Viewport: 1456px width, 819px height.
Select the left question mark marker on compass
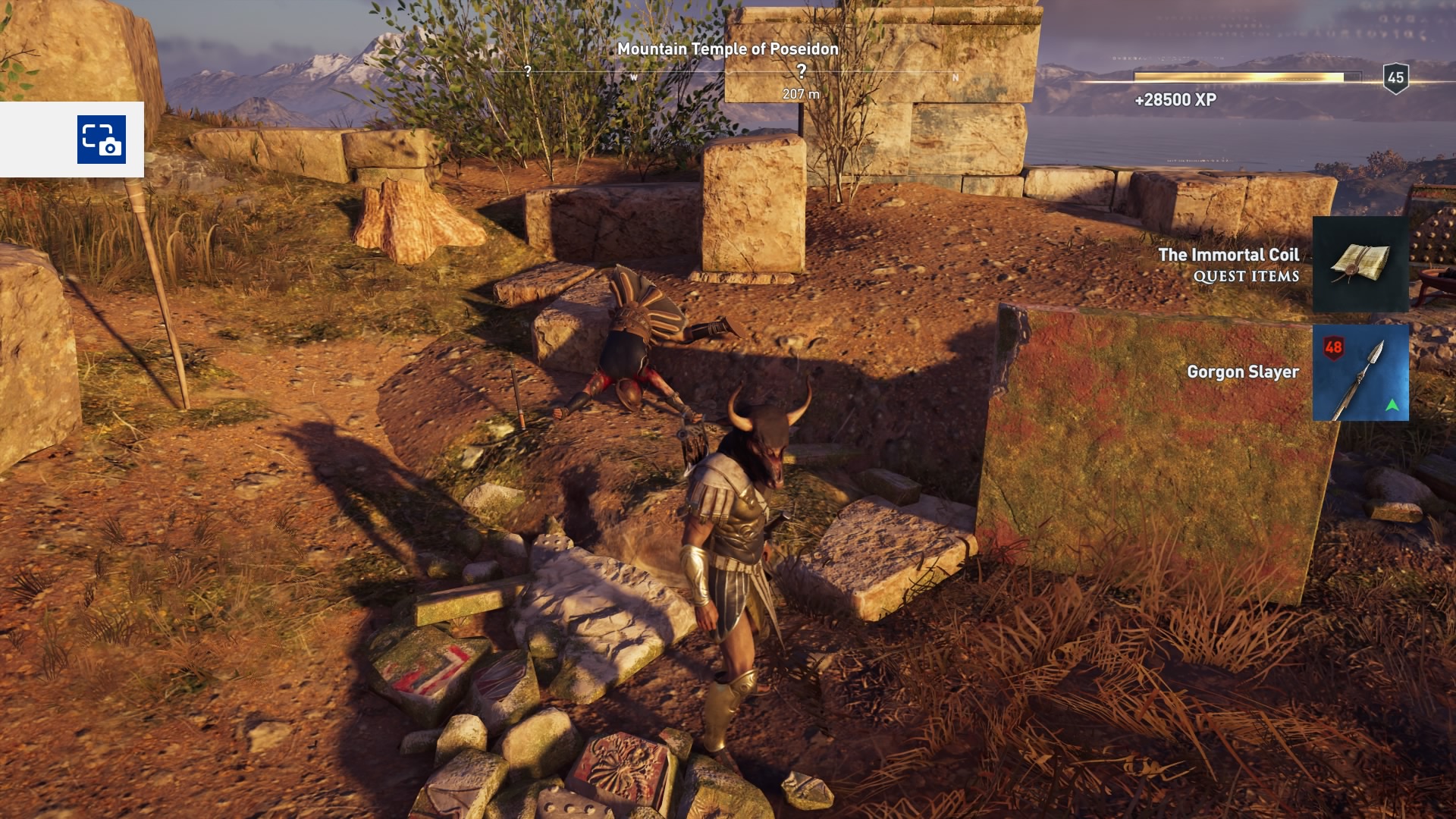pos(526,71)
